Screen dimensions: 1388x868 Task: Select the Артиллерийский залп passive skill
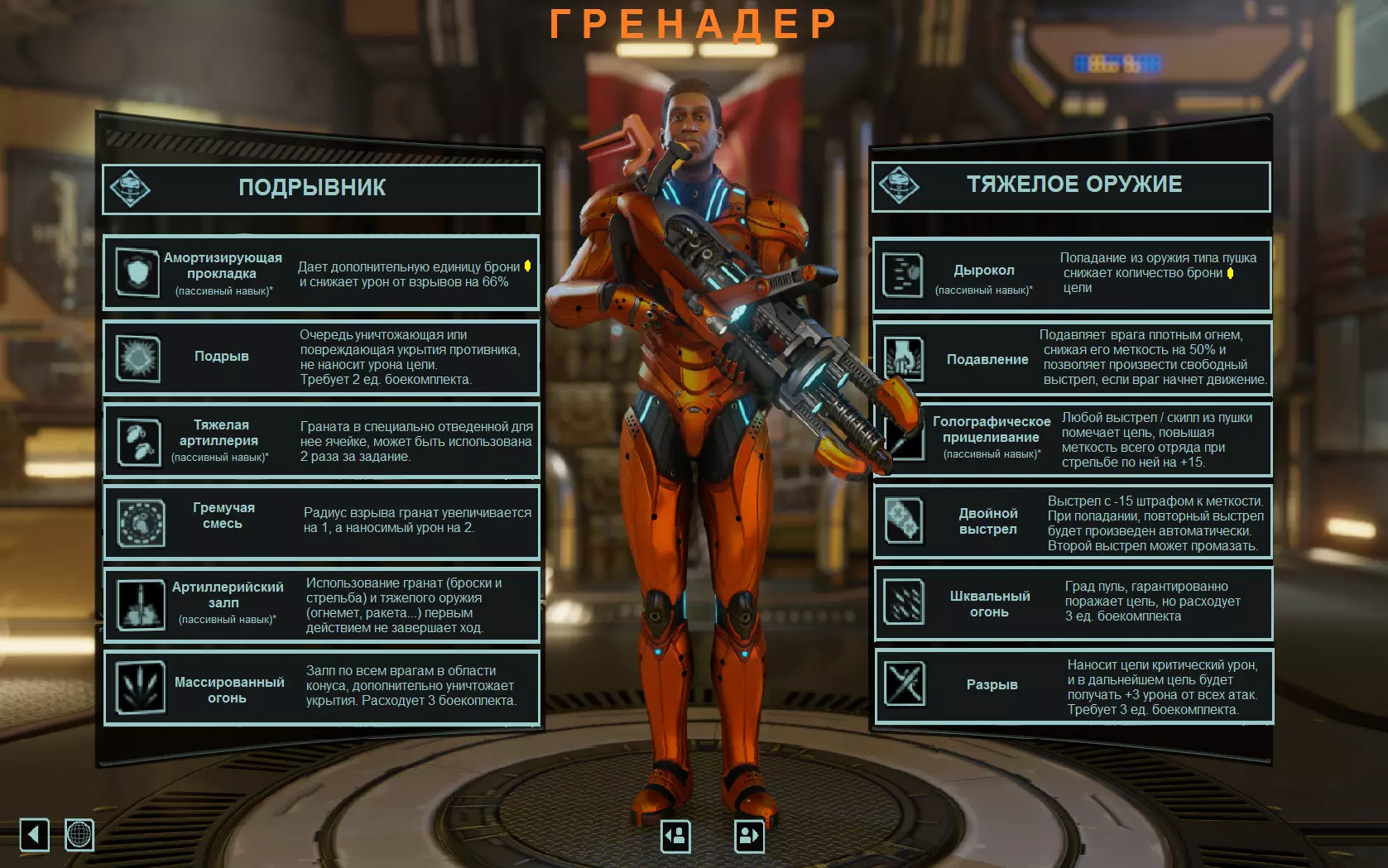321,605
